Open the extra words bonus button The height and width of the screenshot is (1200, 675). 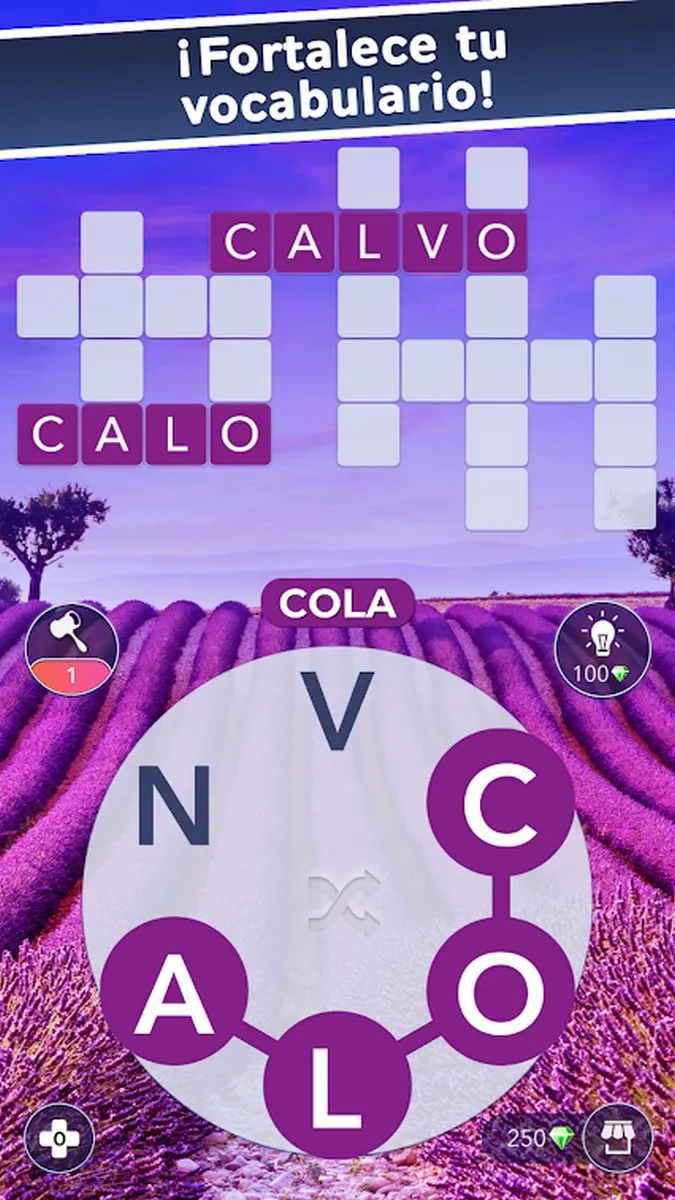pos(59,1138)
